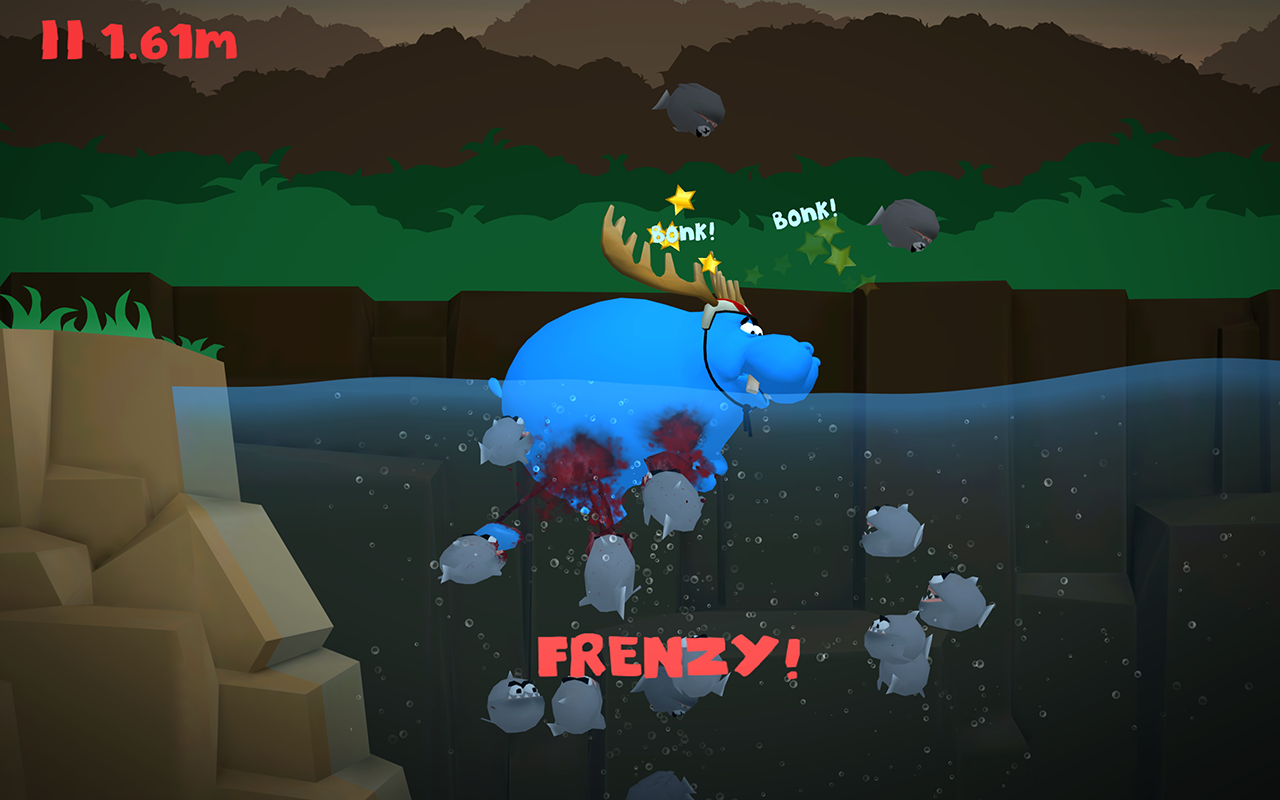The height and width of the screenshot is (800, 1280).
Task: Tap the piranha pair on the right side
Action: [920, 610]
